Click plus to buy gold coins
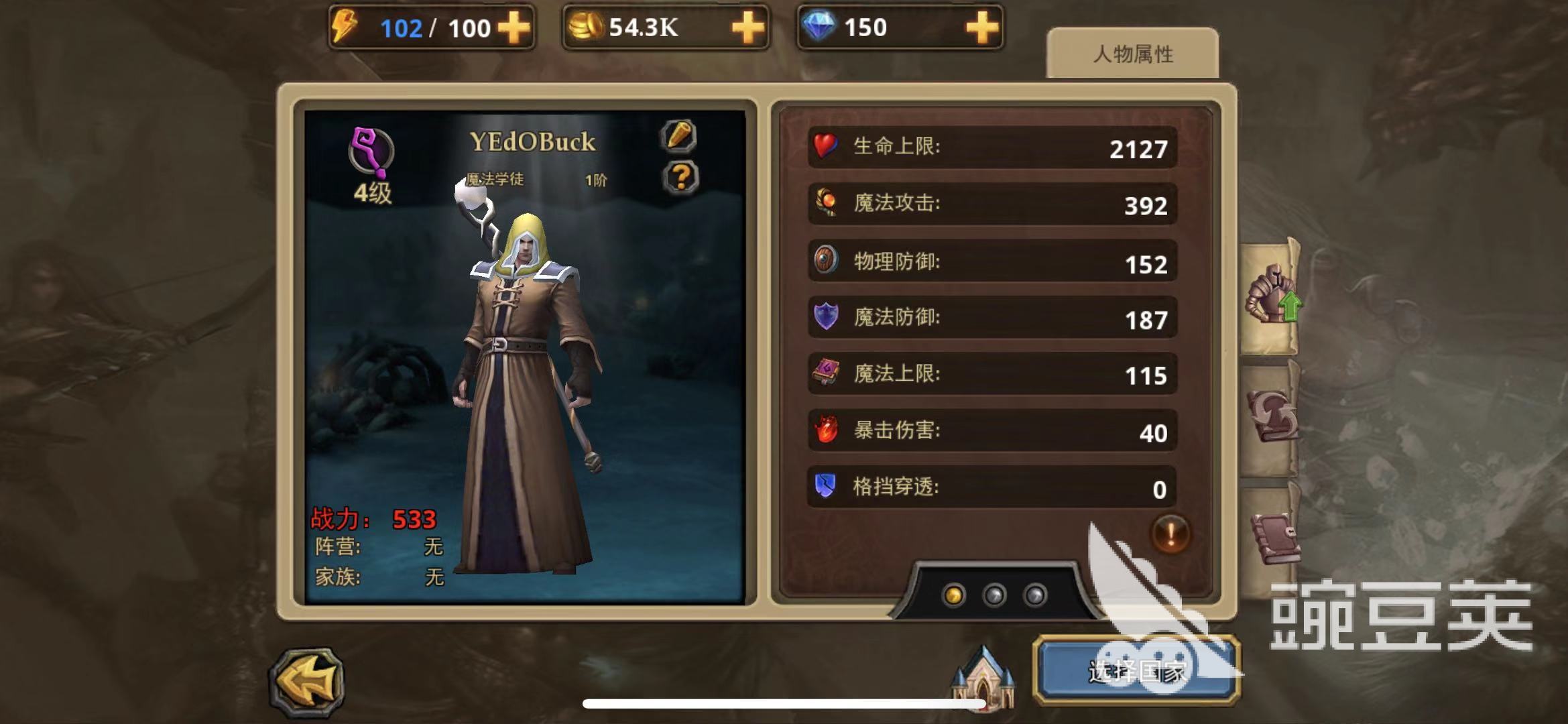The image size is (1568, 724). [x=751, y=28]
